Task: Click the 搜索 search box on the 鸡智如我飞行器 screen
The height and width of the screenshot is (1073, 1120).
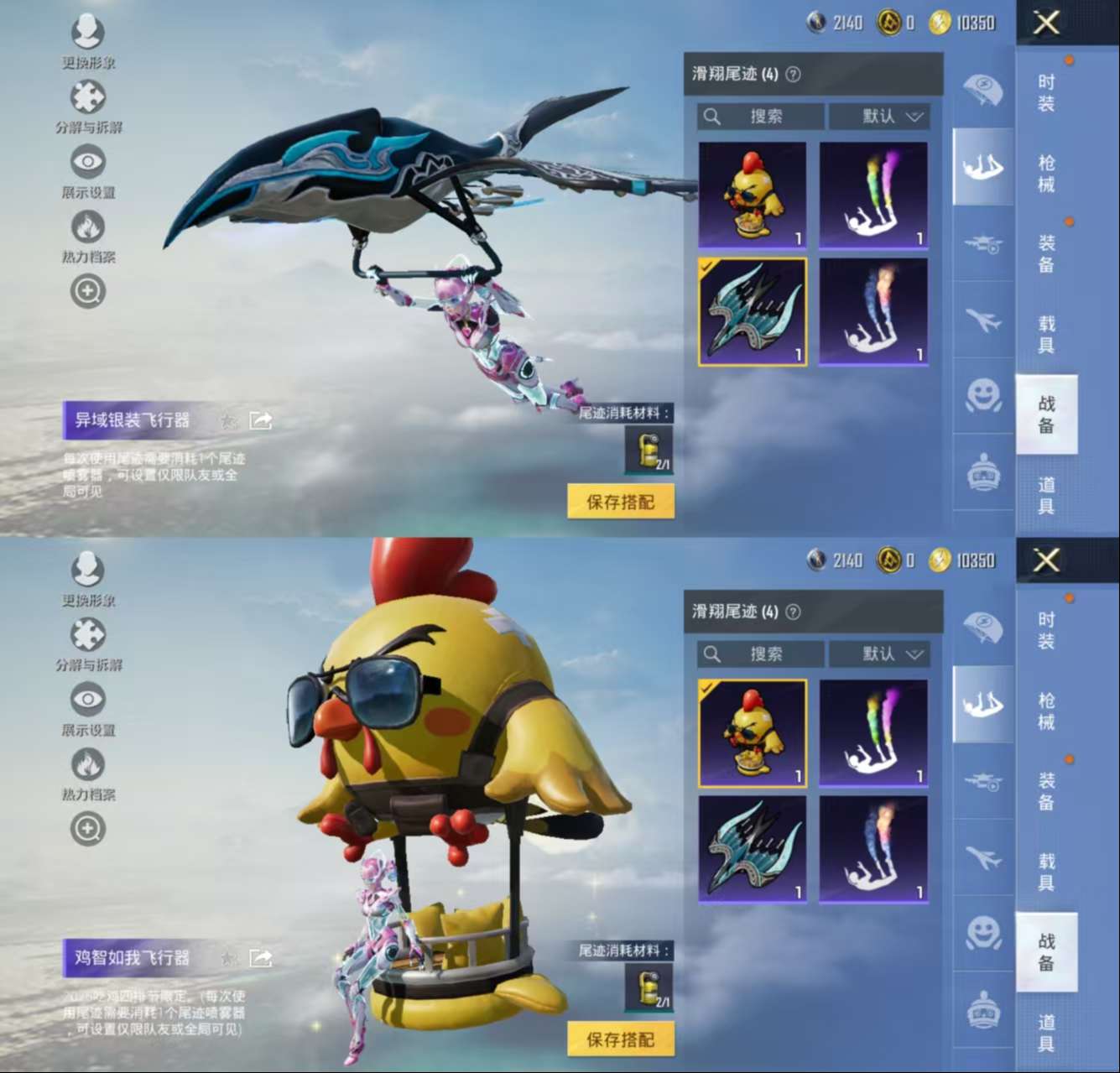Action: [x=760, y=654]
